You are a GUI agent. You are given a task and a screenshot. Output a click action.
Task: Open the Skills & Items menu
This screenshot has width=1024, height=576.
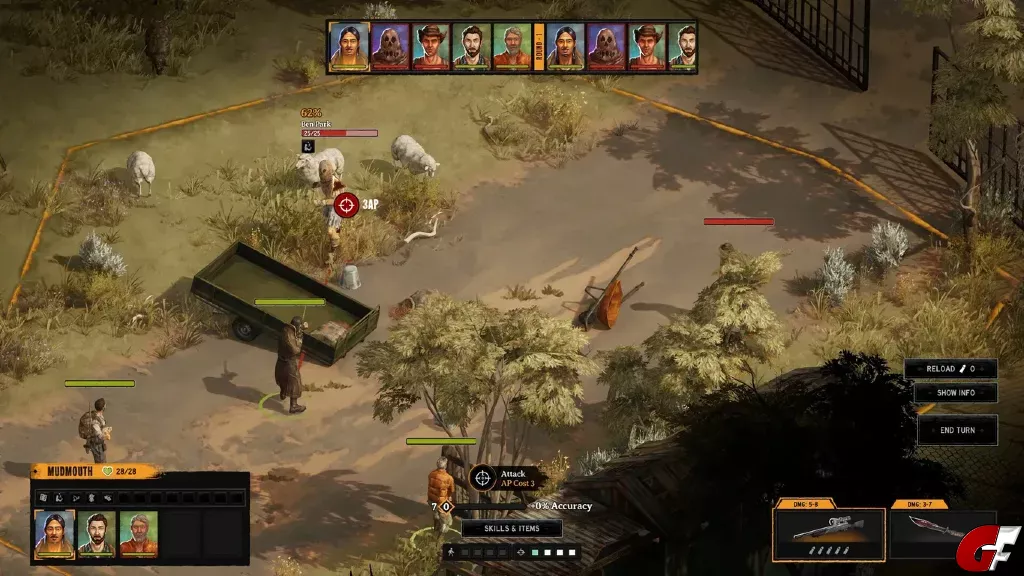click(x=511, y=528)
